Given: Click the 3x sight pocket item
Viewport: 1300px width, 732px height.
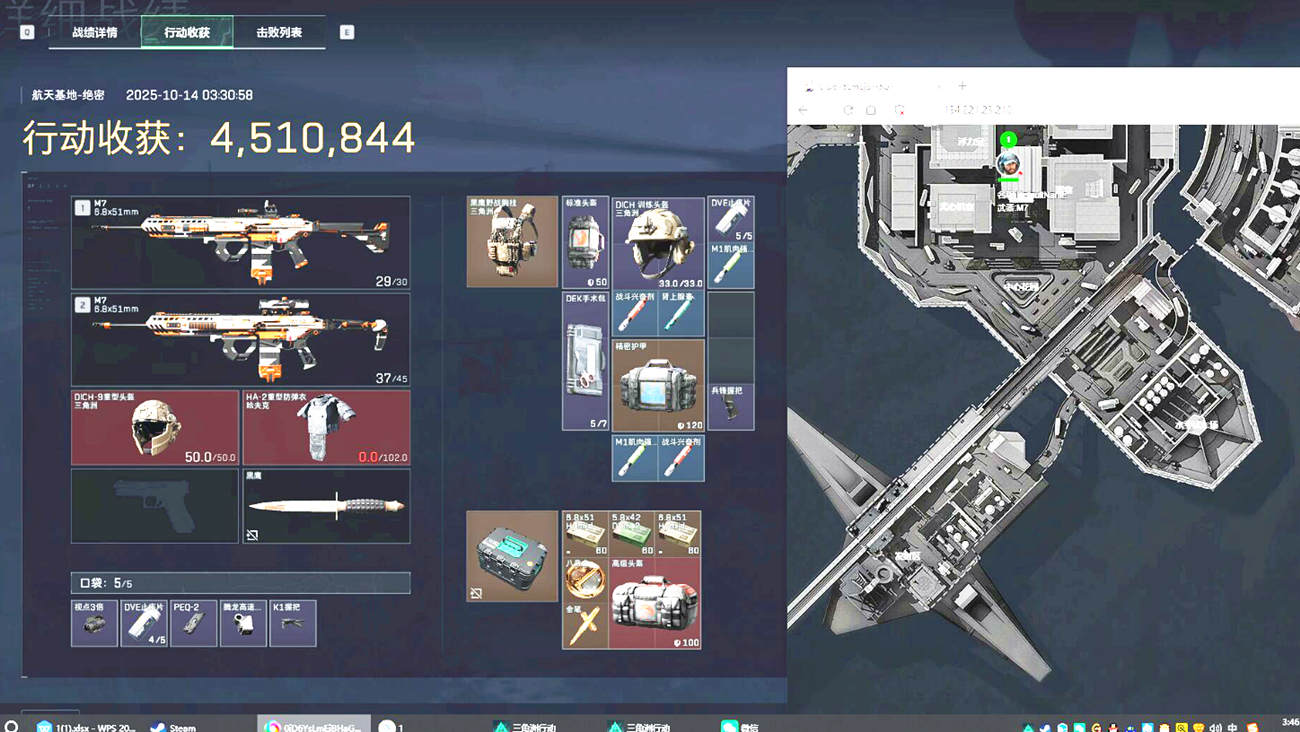Looking at the screenshot, I should (x=94, y=623).
